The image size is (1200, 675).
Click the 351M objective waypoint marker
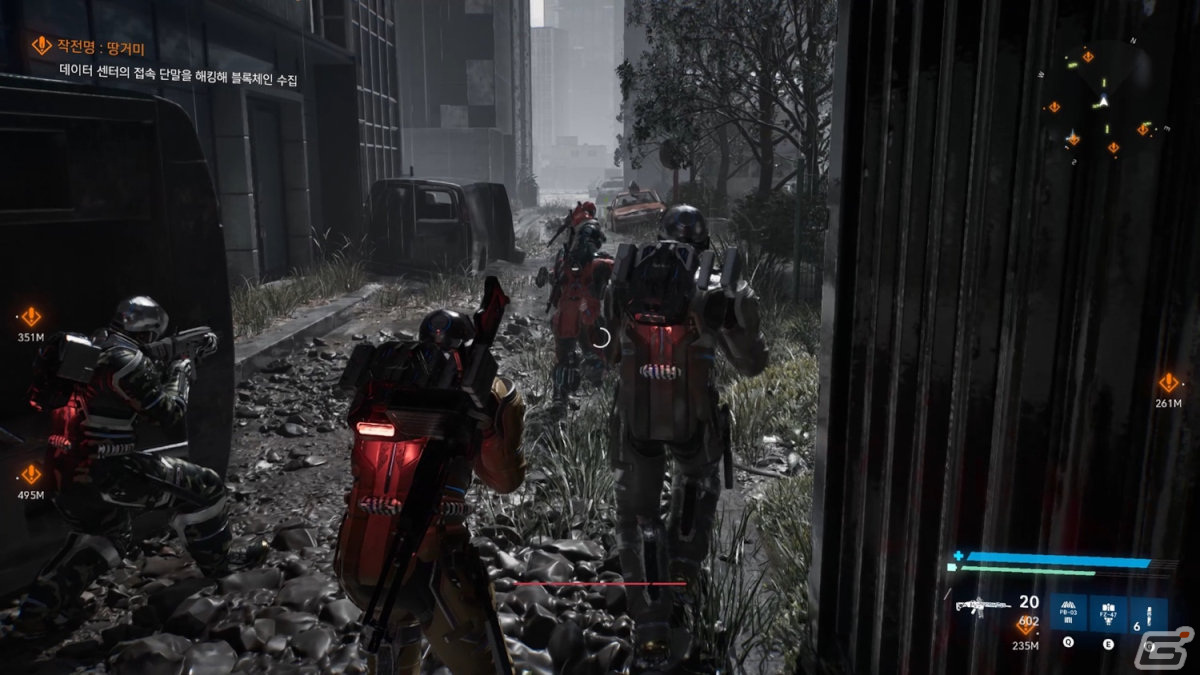click(31, 317)
